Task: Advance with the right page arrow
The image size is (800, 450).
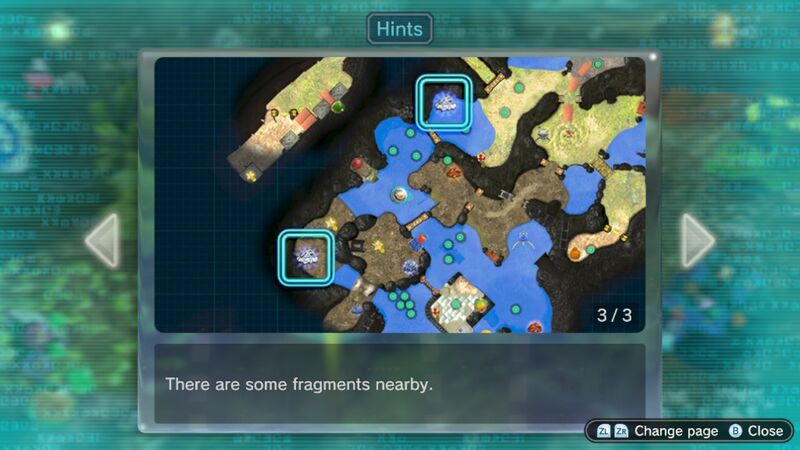Action: pyautogui.click(x=697, y=240)
